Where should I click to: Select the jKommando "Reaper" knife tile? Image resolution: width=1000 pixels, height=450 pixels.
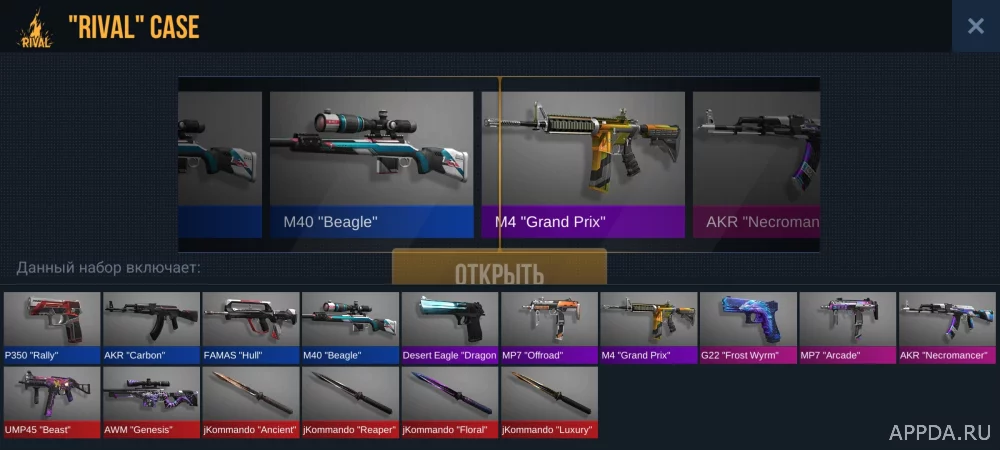[x=350, y=401]
